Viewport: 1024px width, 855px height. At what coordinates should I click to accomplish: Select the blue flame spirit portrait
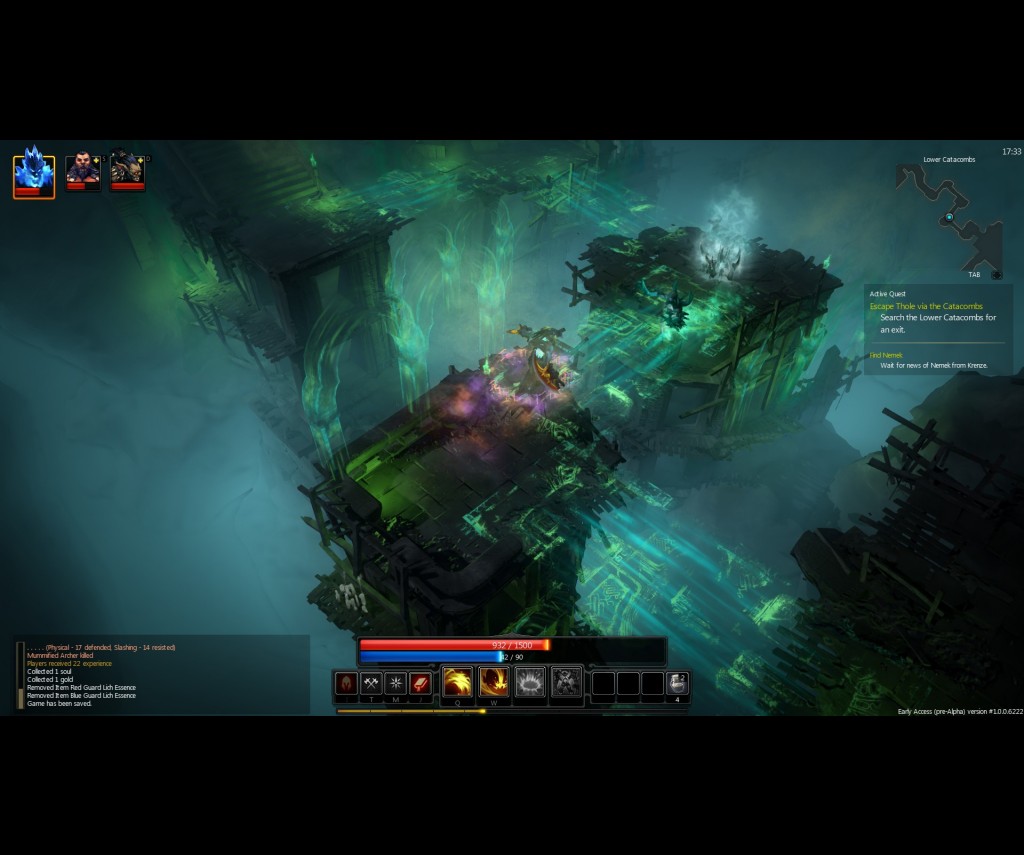pyautogui.click(x=33, y=172)
